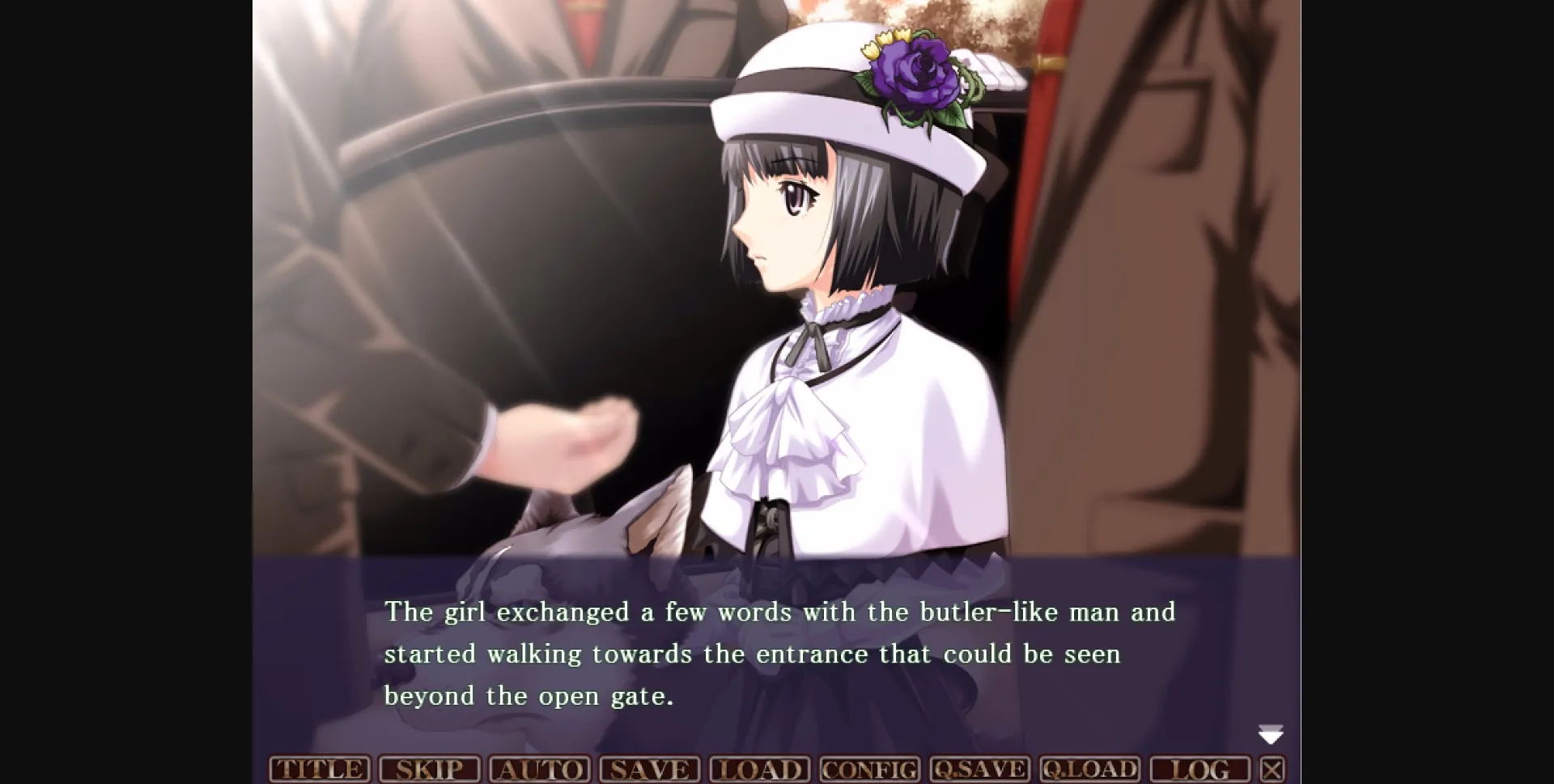Open the SAVE game screen
1554x784 pixels.
pos(649,769)
